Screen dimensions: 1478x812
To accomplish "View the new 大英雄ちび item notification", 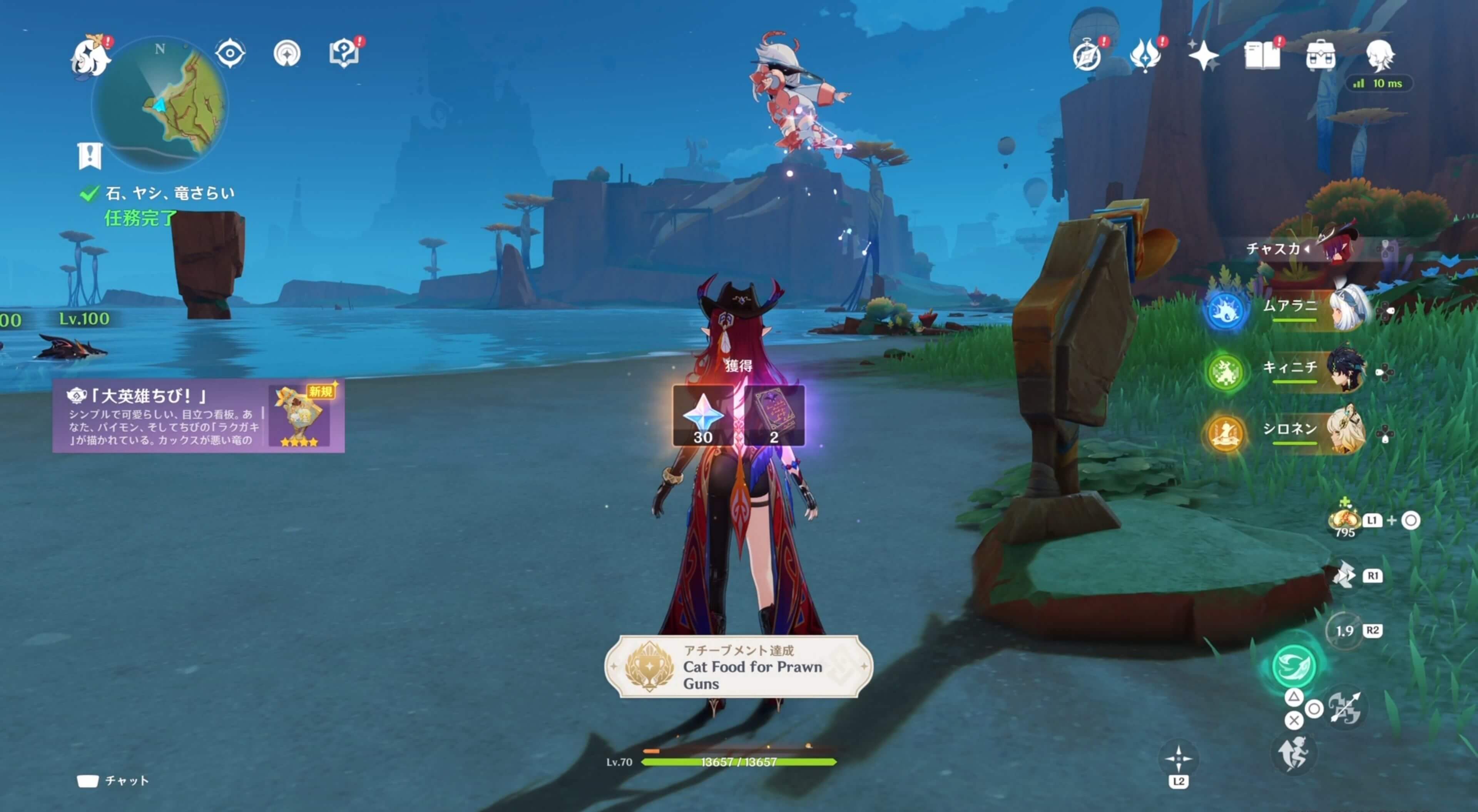I will pyautogui.click(x=199, y=417).
